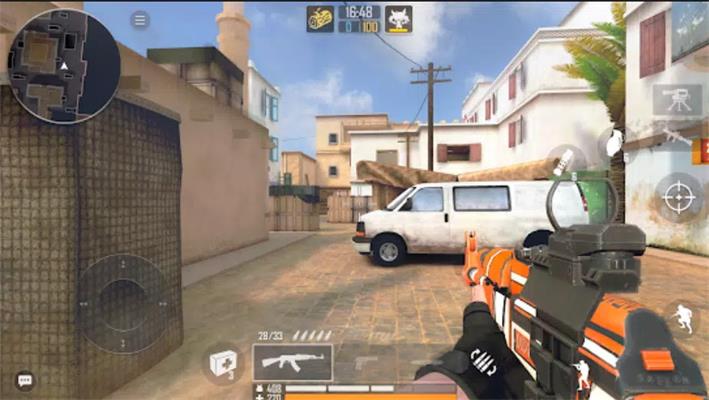The image size is (709, 400).
Task: Activate the turret ability icon
Action: 677,99
